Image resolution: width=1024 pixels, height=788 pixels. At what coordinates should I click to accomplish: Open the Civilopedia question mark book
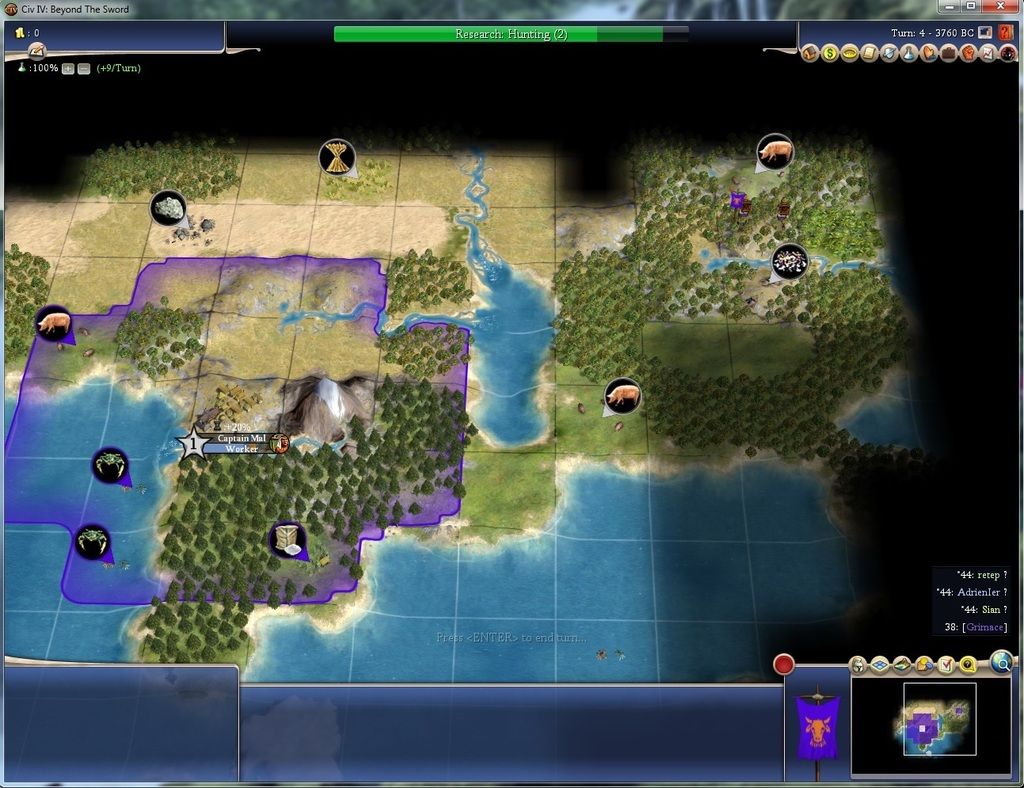coord(1005,33)
